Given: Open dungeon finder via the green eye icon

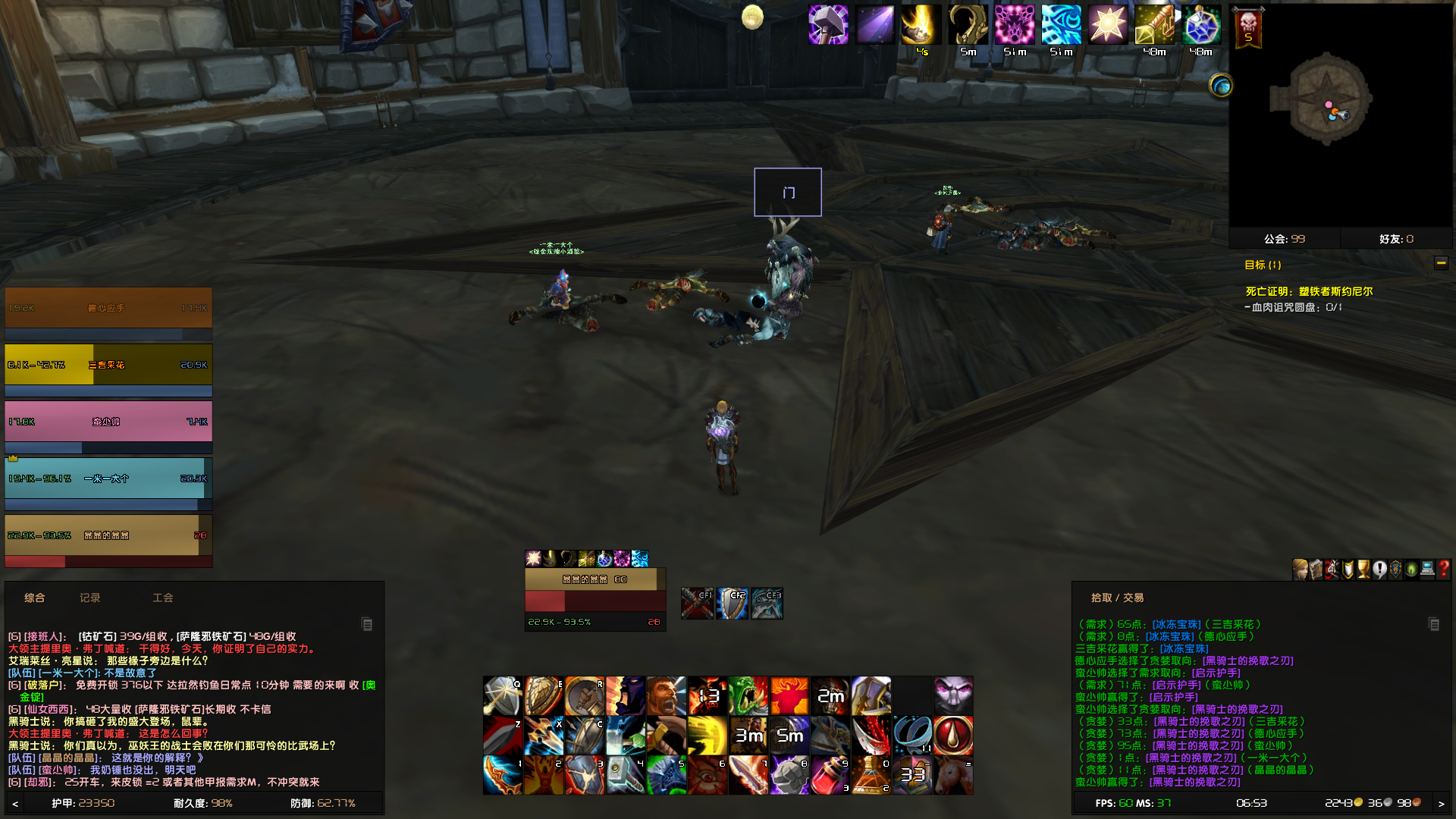Looking at the screenshot, I should [x=1410, y=570].
